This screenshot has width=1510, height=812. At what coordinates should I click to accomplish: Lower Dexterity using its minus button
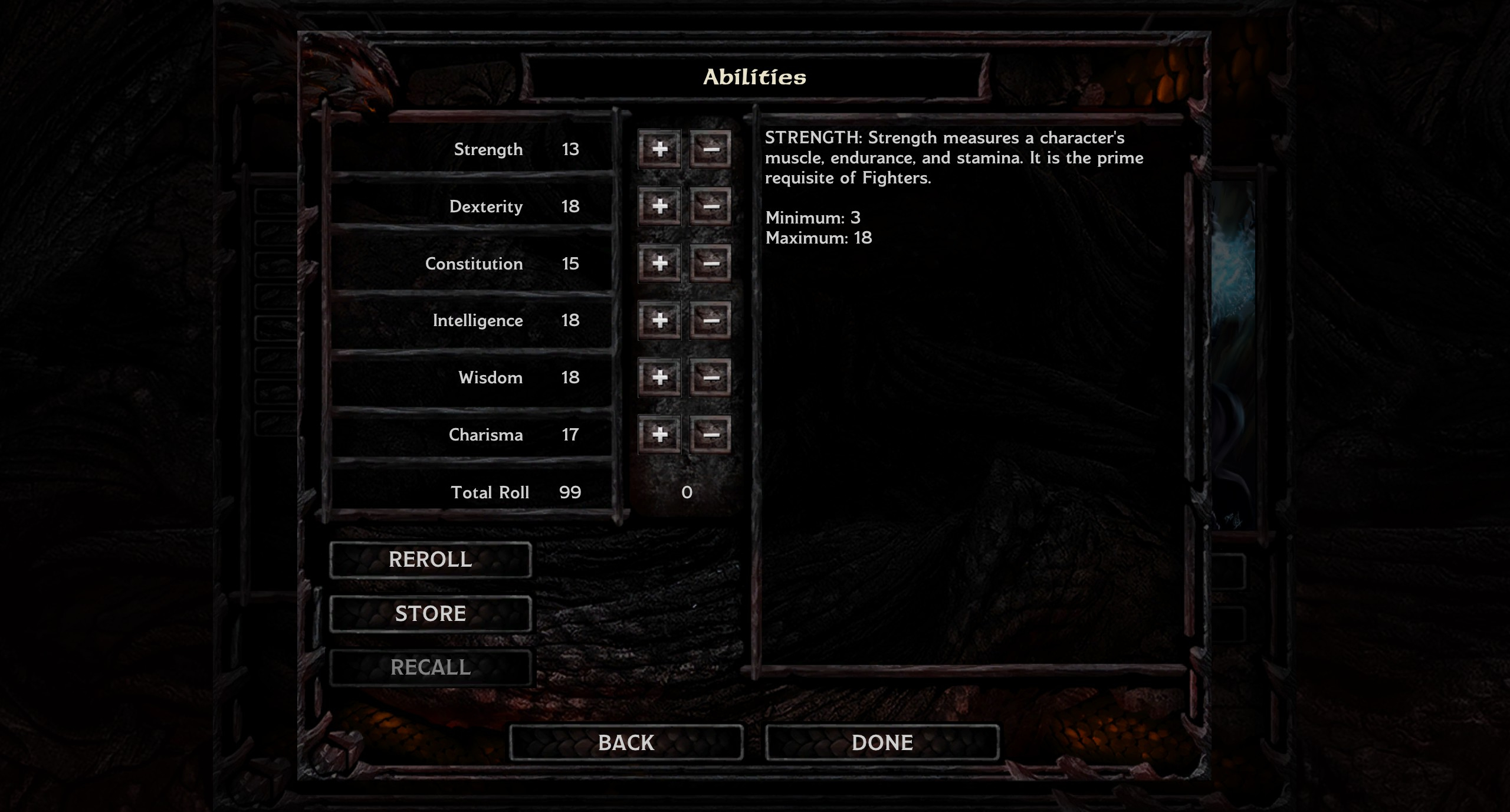pyautogui.click(x=710, y=206)
